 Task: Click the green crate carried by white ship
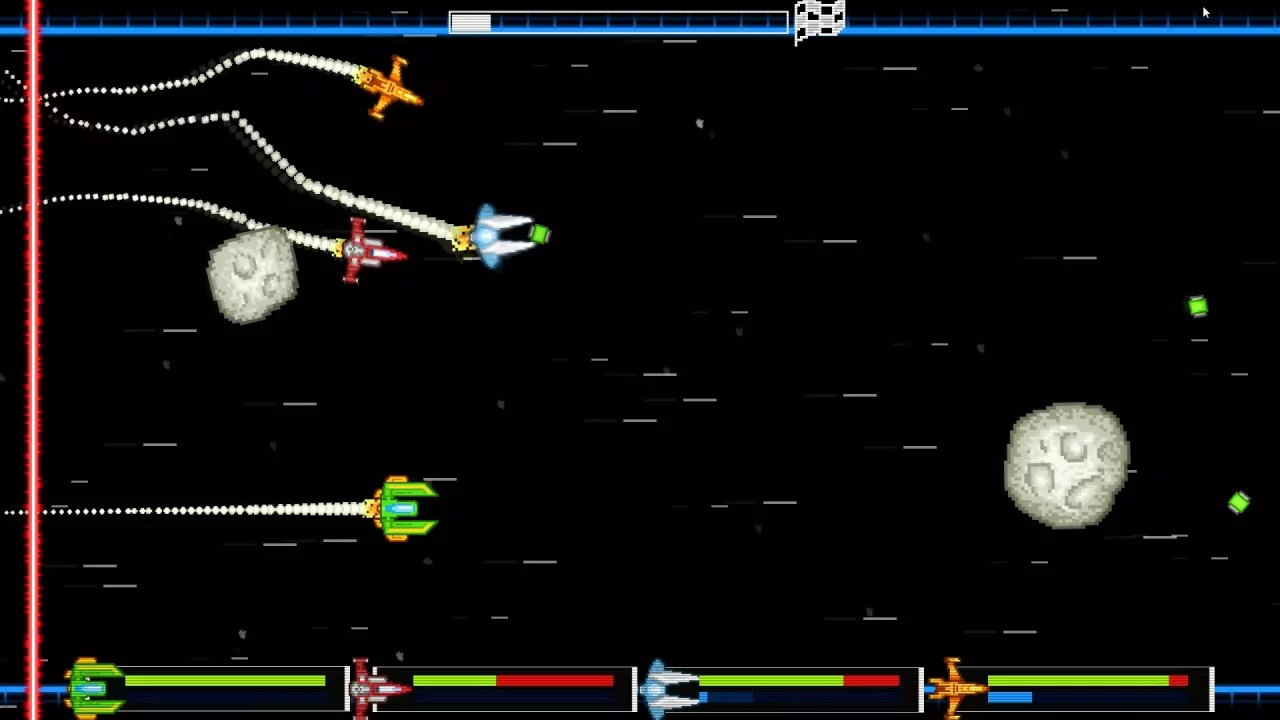pyautogui.click(x=540, y=234)
